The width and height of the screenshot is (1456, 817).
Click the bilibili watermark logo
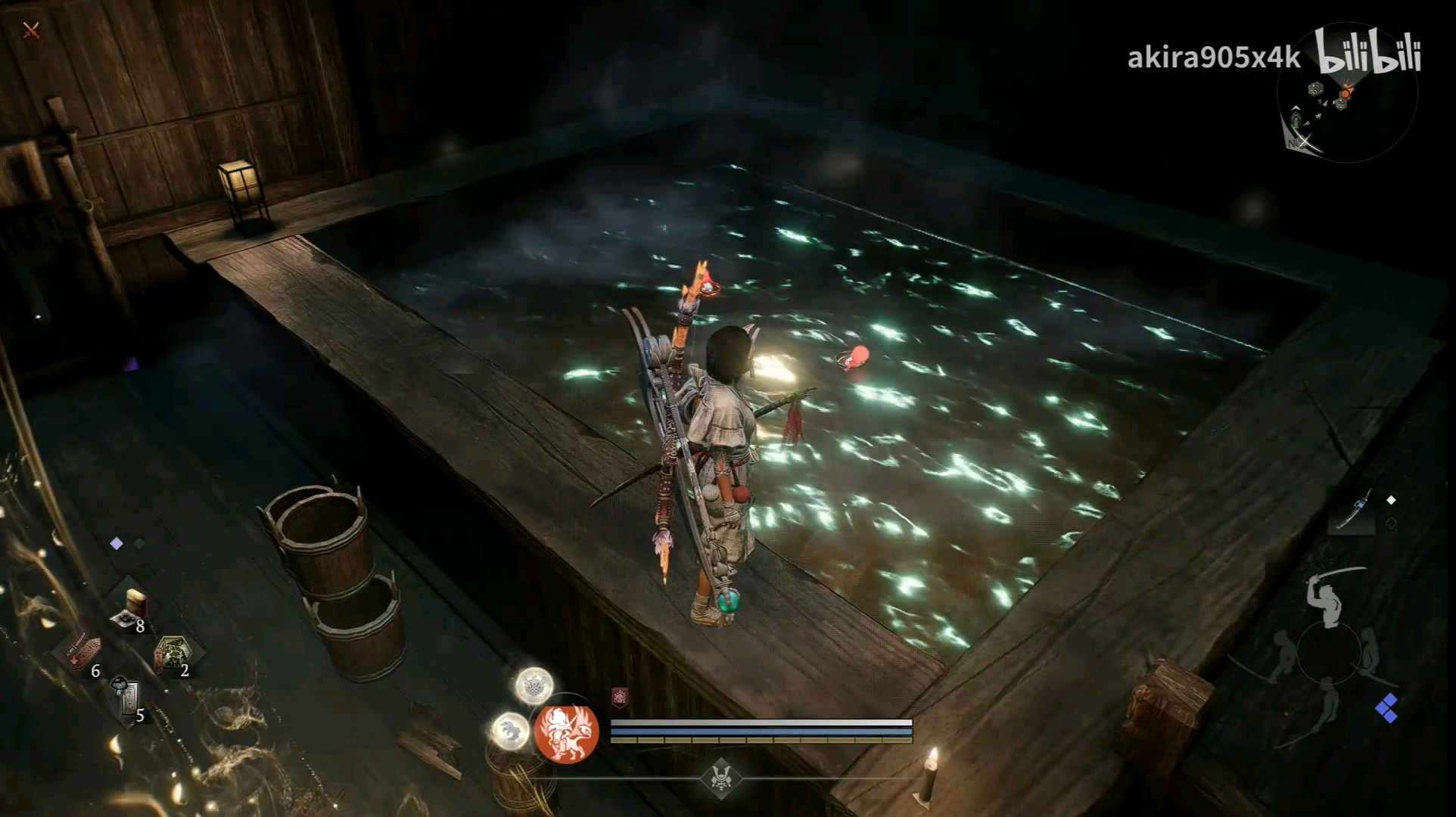[x=1368, y=51]
